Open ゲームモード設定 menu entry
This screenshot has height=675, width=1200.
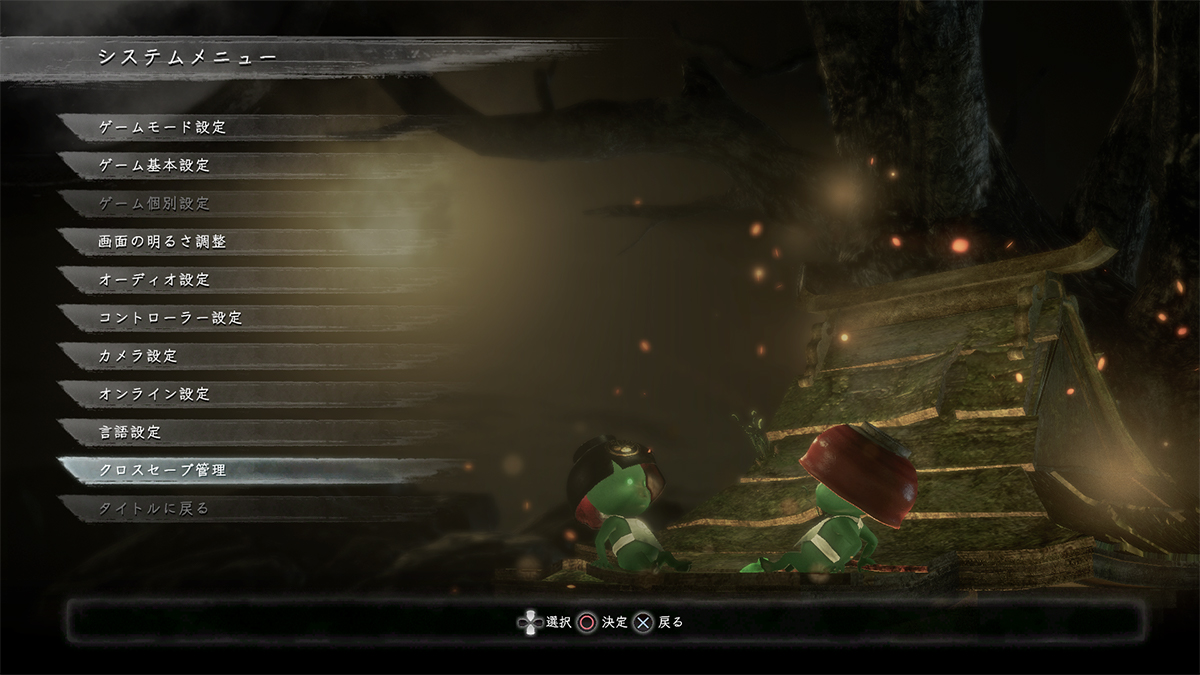coord(164,128)
